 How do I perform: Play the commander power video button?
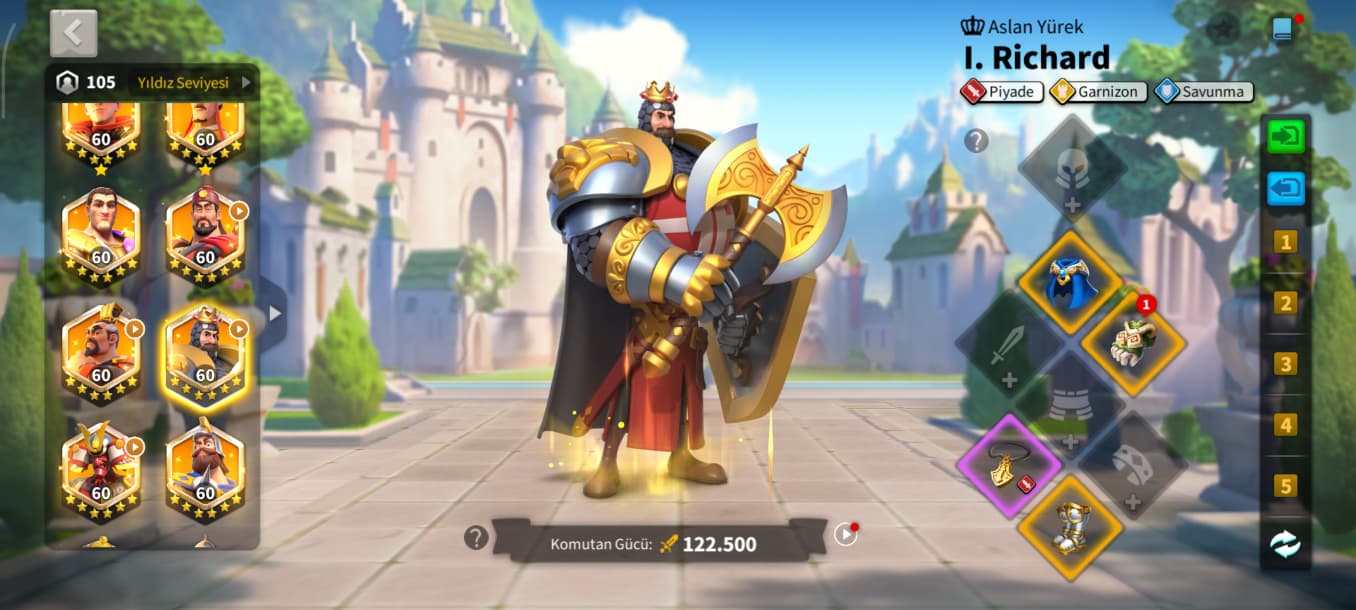click(x=845, y=535)
